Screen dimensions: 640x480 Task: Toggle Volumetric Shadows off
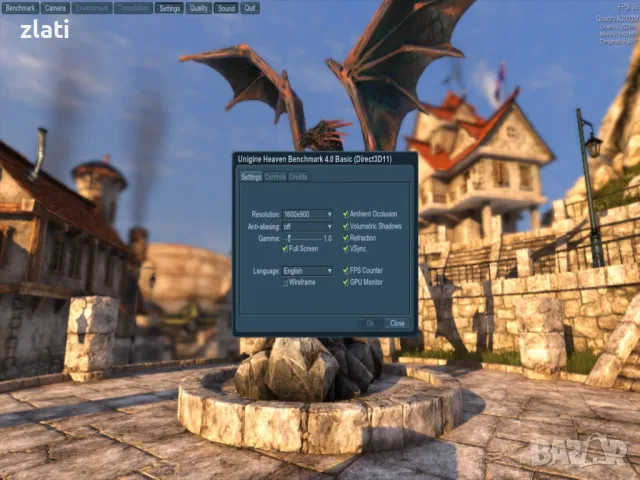tap(346, 226)
